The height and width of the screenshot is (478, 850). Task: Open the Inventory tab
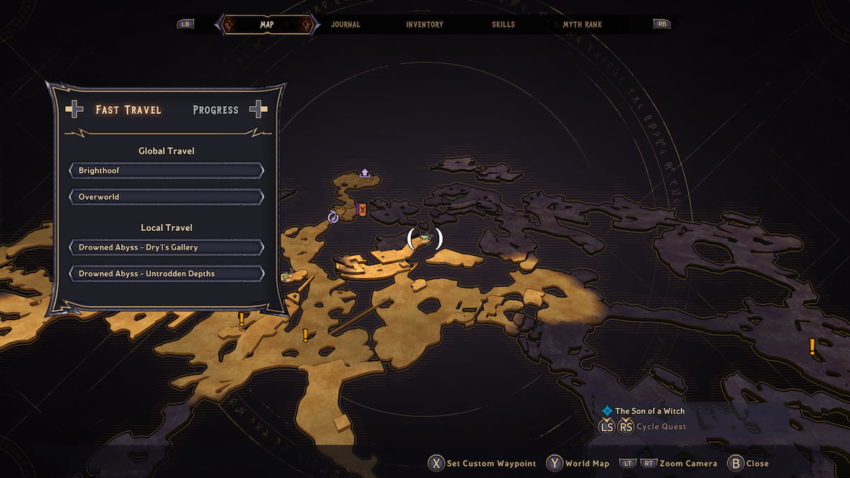(x=424, y=24)
